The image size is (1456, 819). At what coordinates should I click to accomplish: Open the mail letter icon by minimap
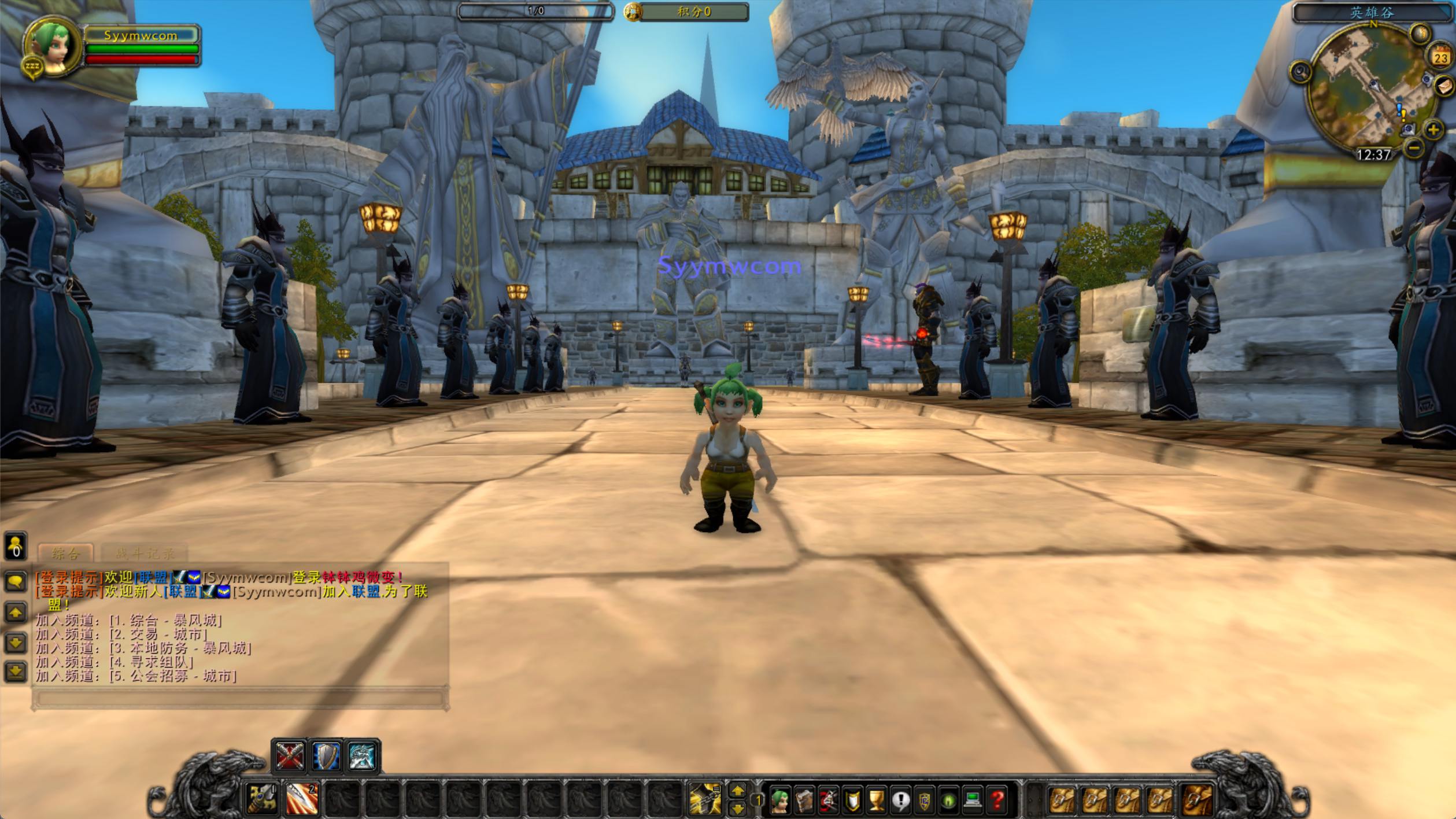point(1444,87)
